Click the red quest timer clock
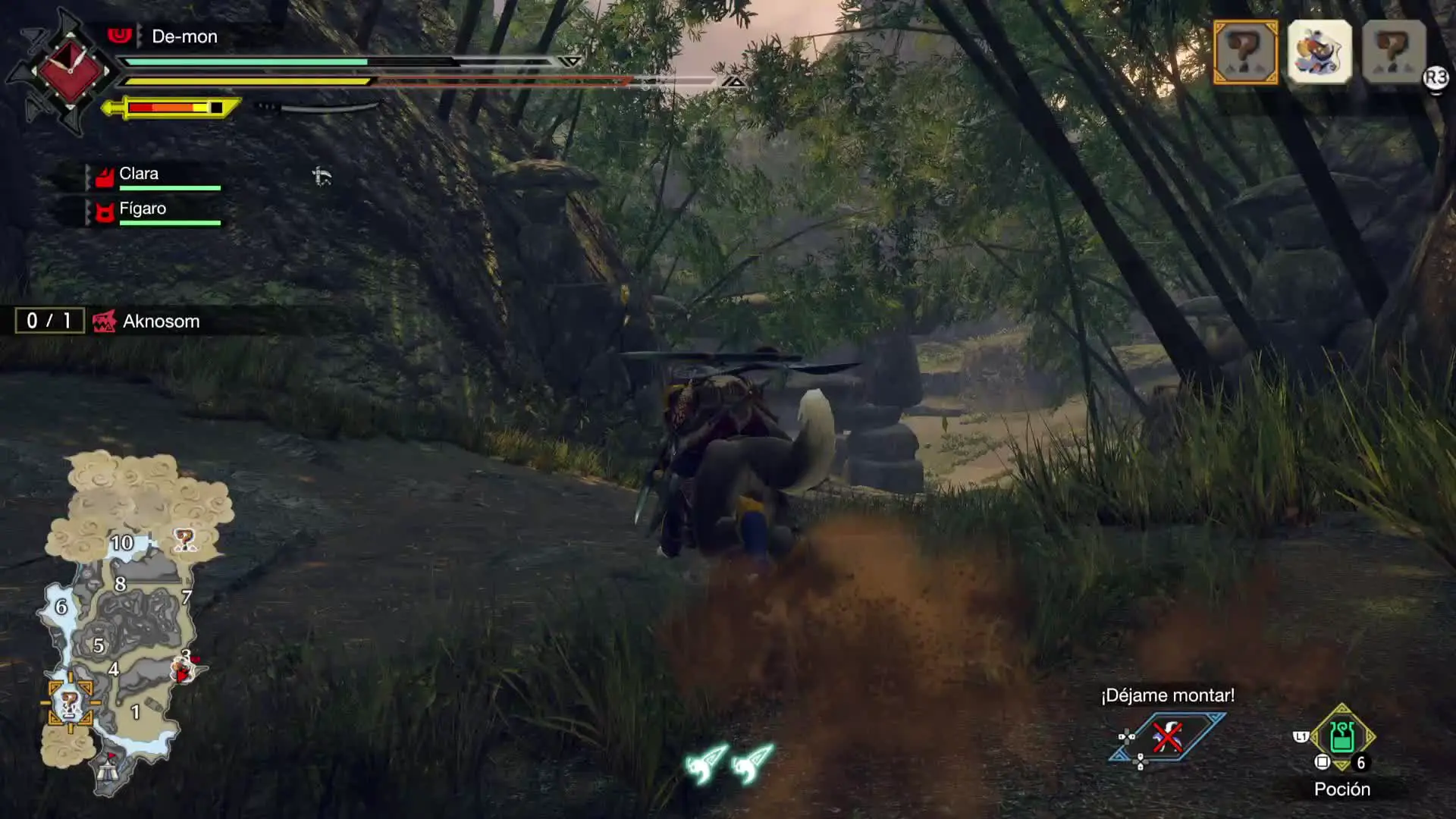 (70, 71)
